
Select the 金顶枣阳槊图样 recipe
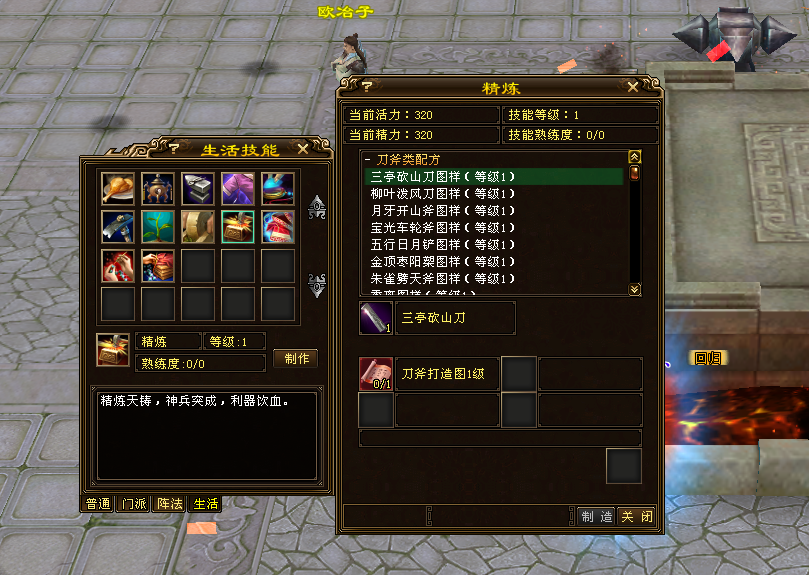click(x=441, y=261)
